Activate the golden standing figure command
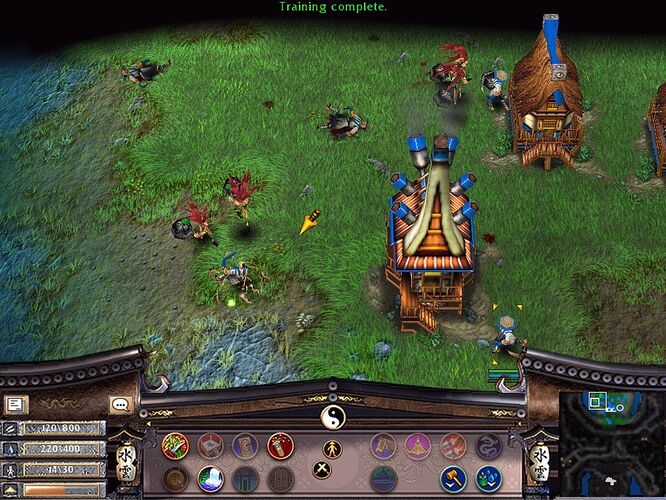This screenshot has width=666, height=500. pos(332,447)
